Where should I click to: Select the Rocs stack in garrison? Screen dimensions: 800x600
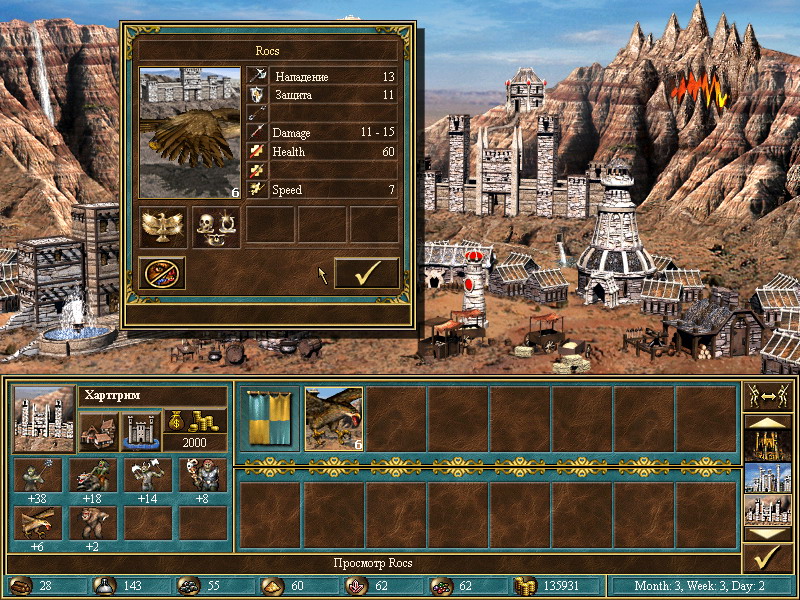[x=334, y=418]
